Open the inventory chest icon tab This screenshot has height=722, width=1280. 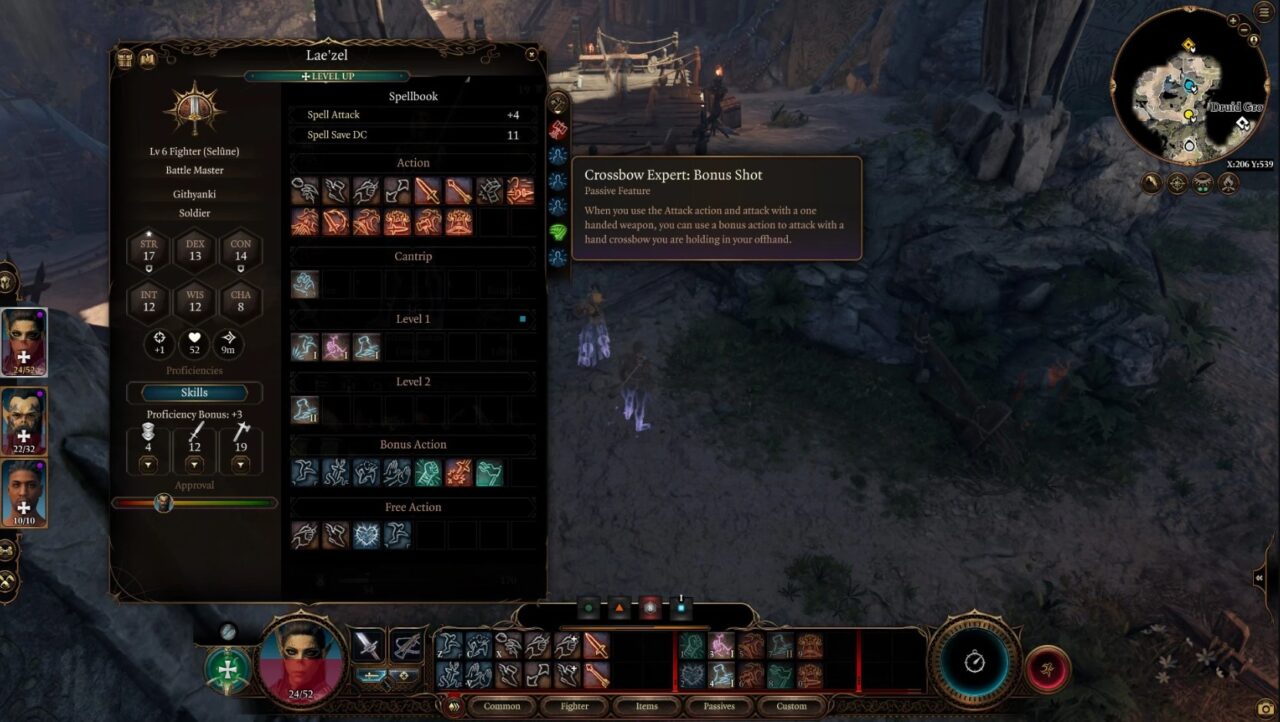125,59
